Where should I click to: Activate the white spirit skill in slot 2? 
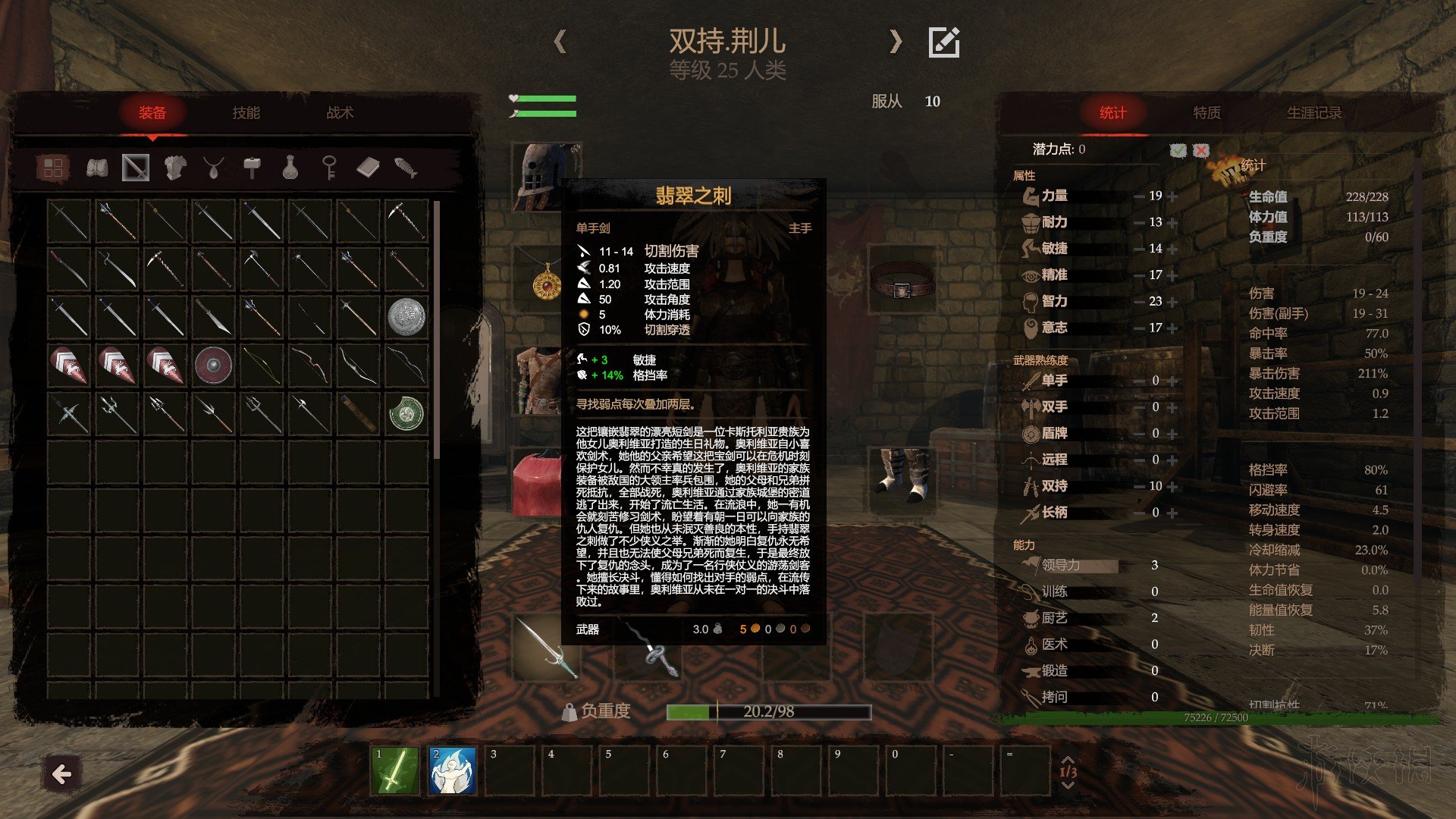tap(452, 770)
